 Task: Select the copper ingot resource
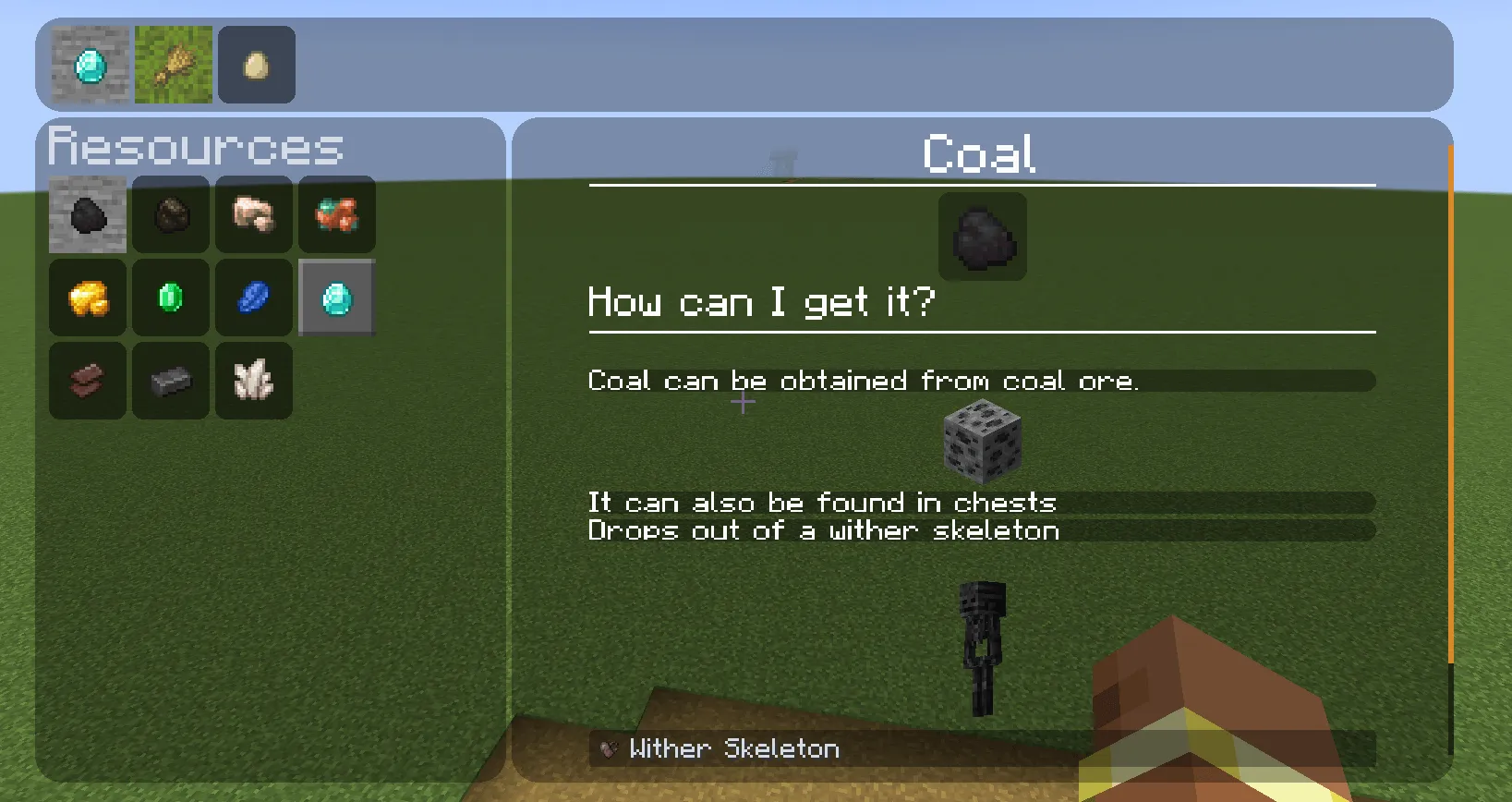click(87, 381)
